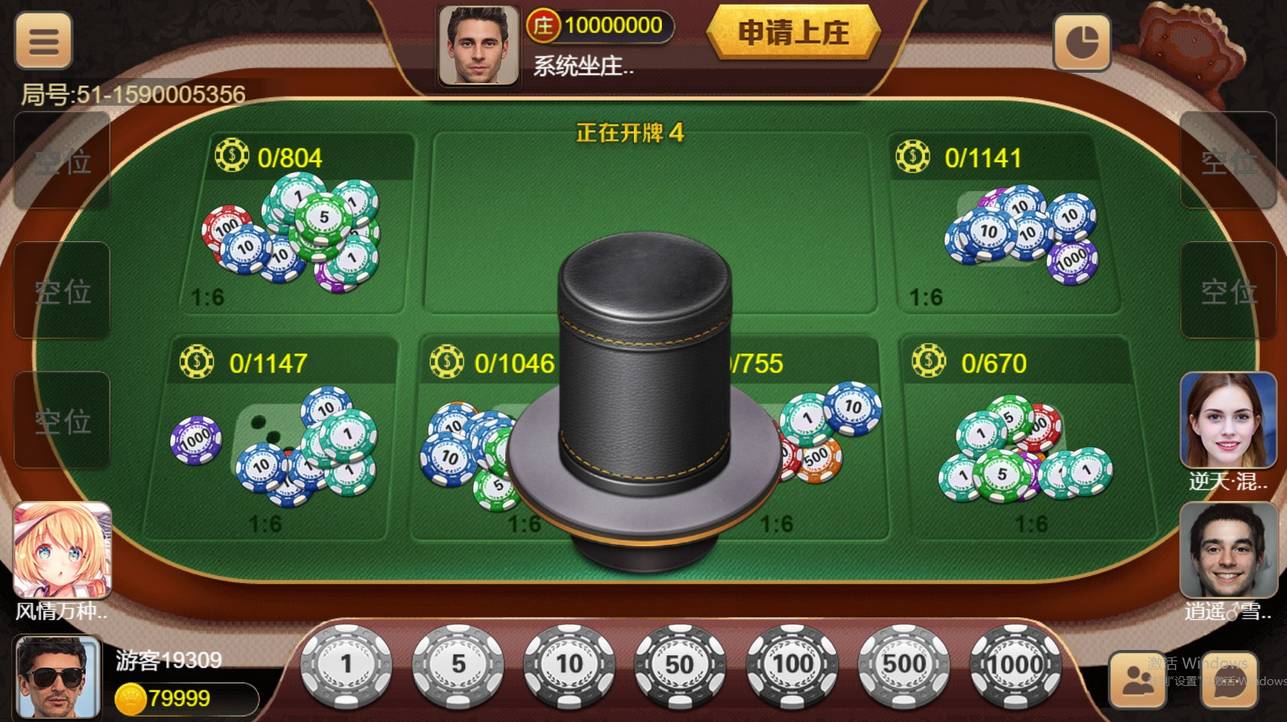
Task: Select the 5-value betting chip
Action: pyautogui.click(x=458, y=663)
